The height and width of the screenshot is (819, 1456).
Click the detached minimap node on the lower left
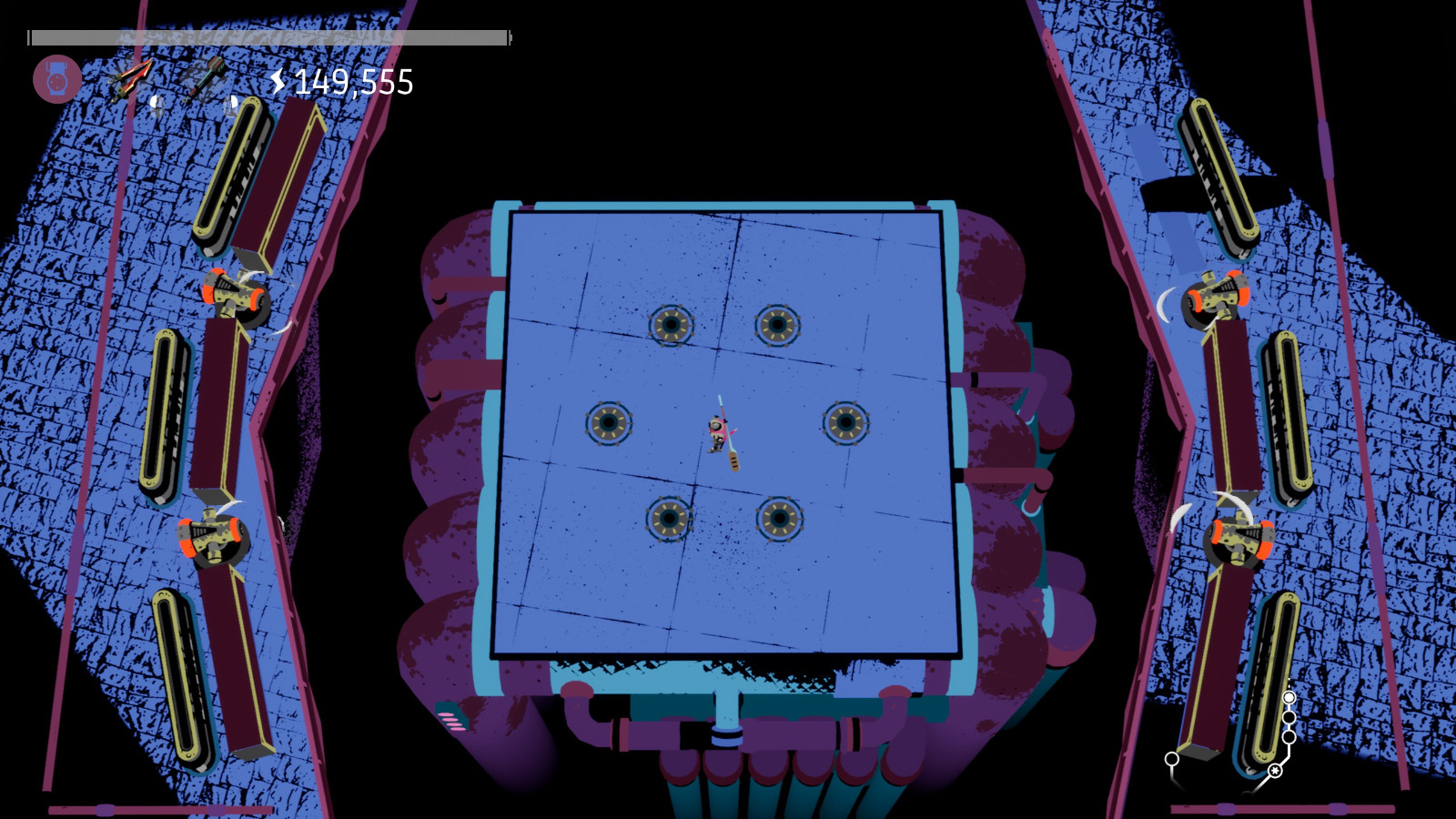(1171, 758)
